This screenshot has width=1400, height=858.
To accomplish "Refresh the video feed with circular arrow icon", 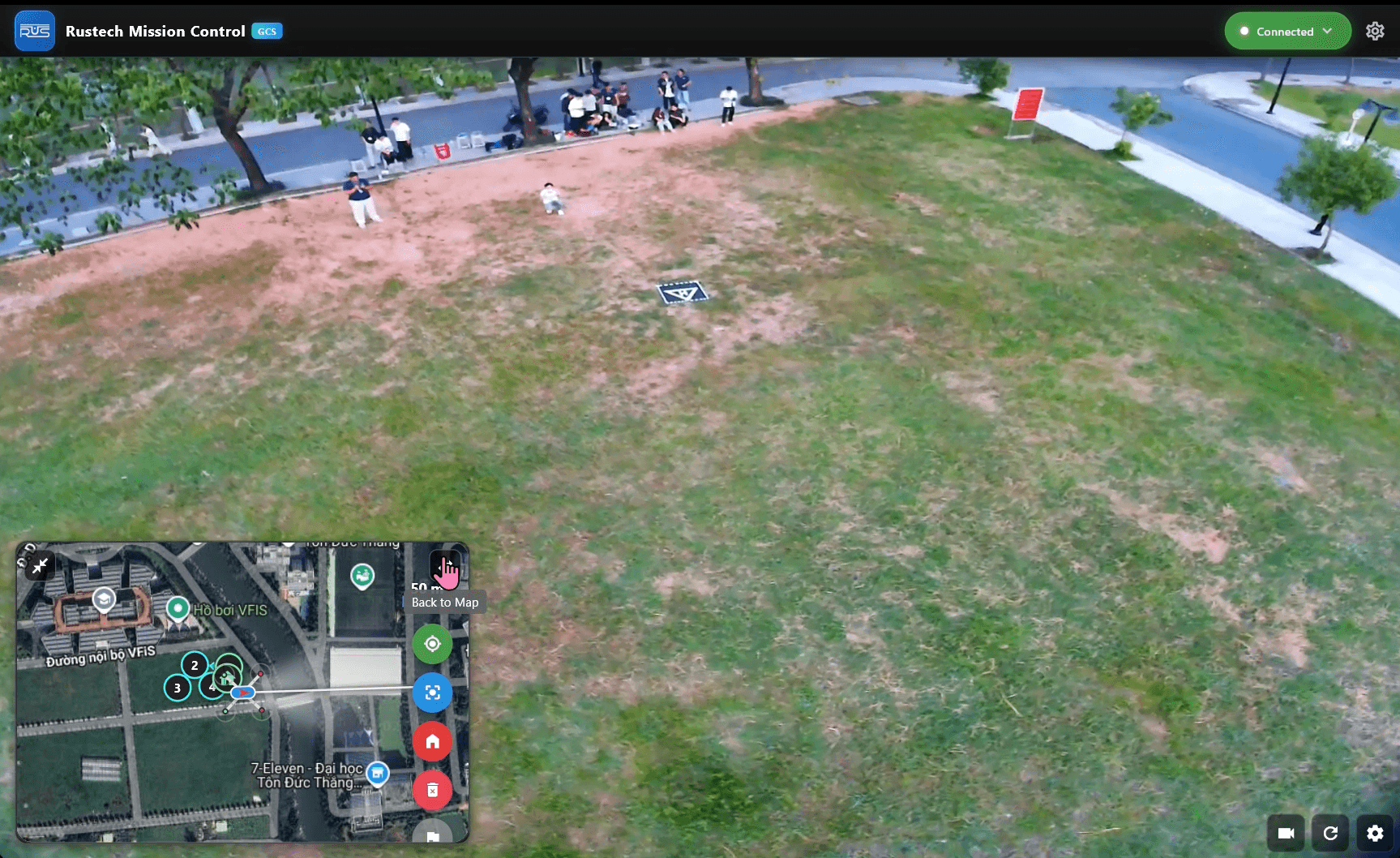I will click(x=1330, y=833).
